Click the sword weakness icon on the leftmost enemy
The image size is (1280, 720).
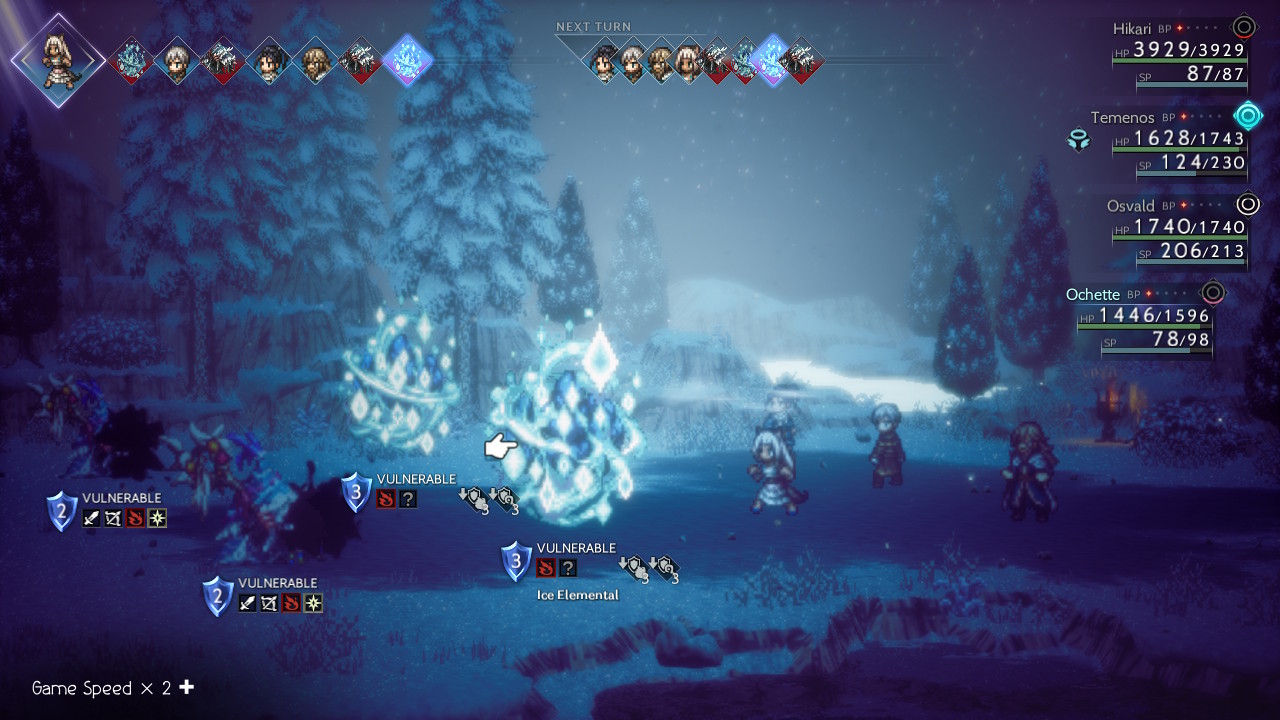click(x=90, y=518)
